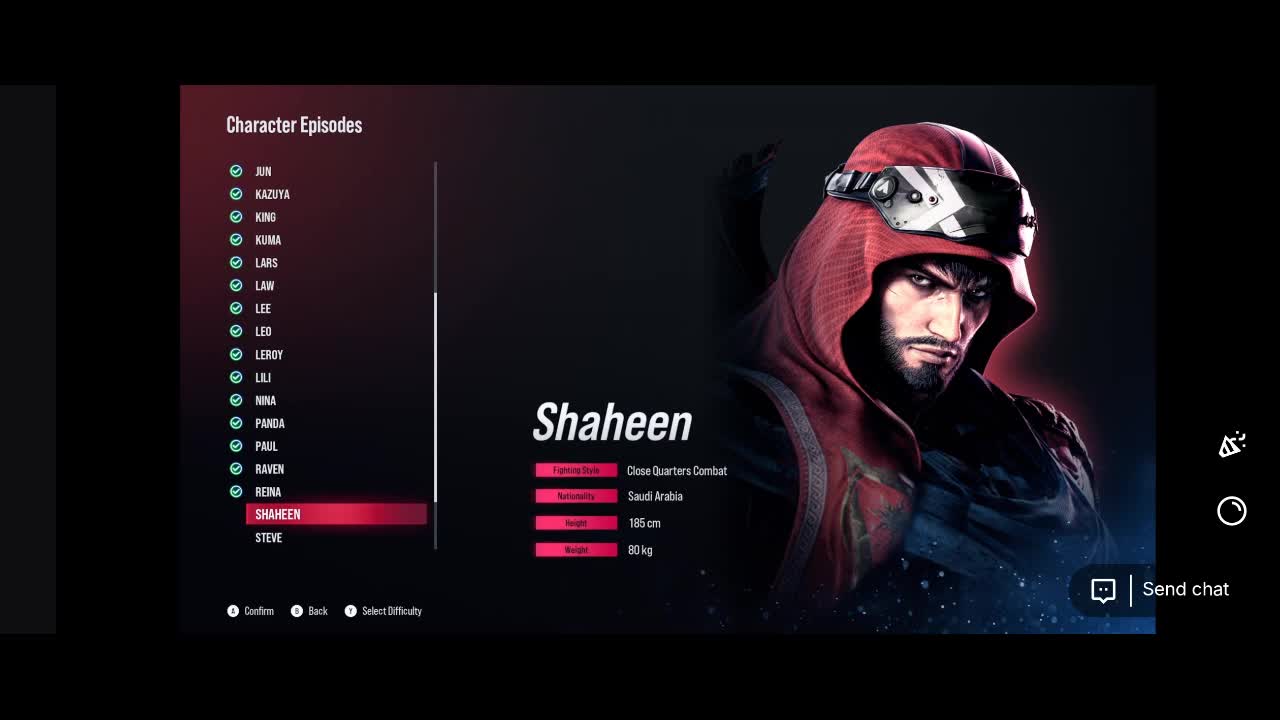
Task: Choose Kazuya's character episode
Action: 272,194
